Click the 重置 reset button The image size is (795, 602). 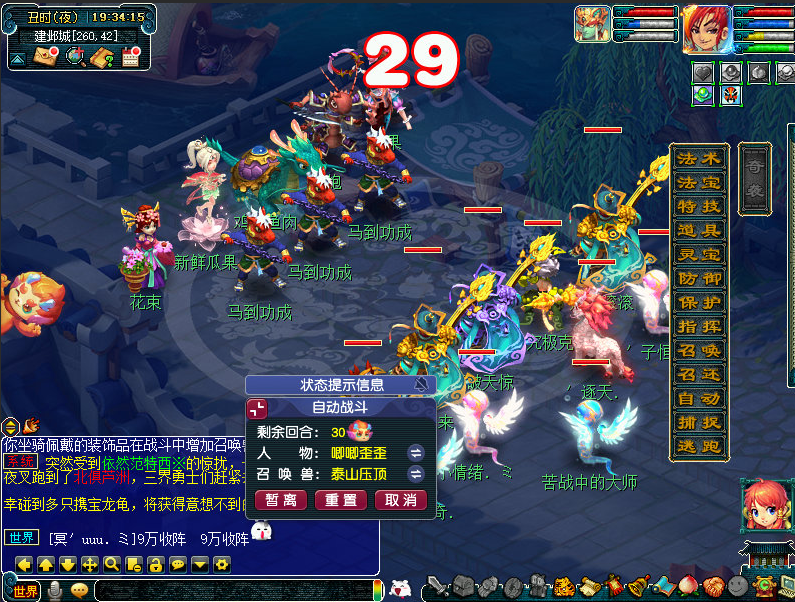point(340,500)
